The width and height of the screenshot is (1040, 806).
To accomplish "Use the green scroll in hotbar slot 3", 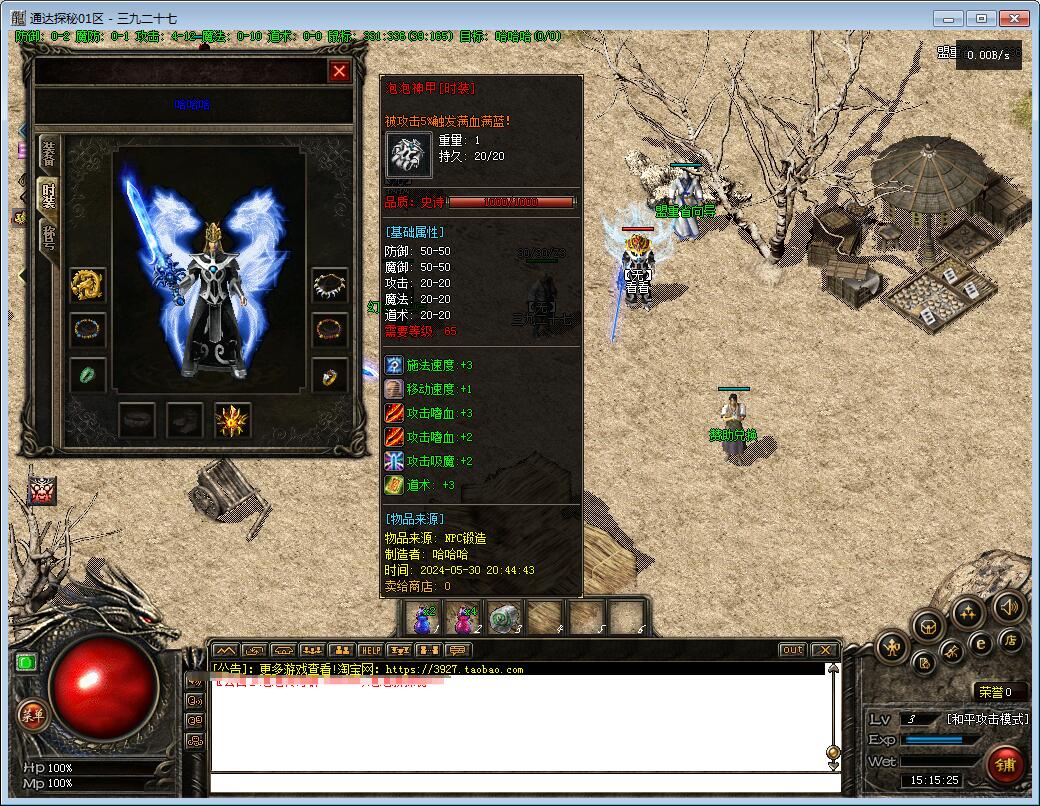I will (505, 619).
